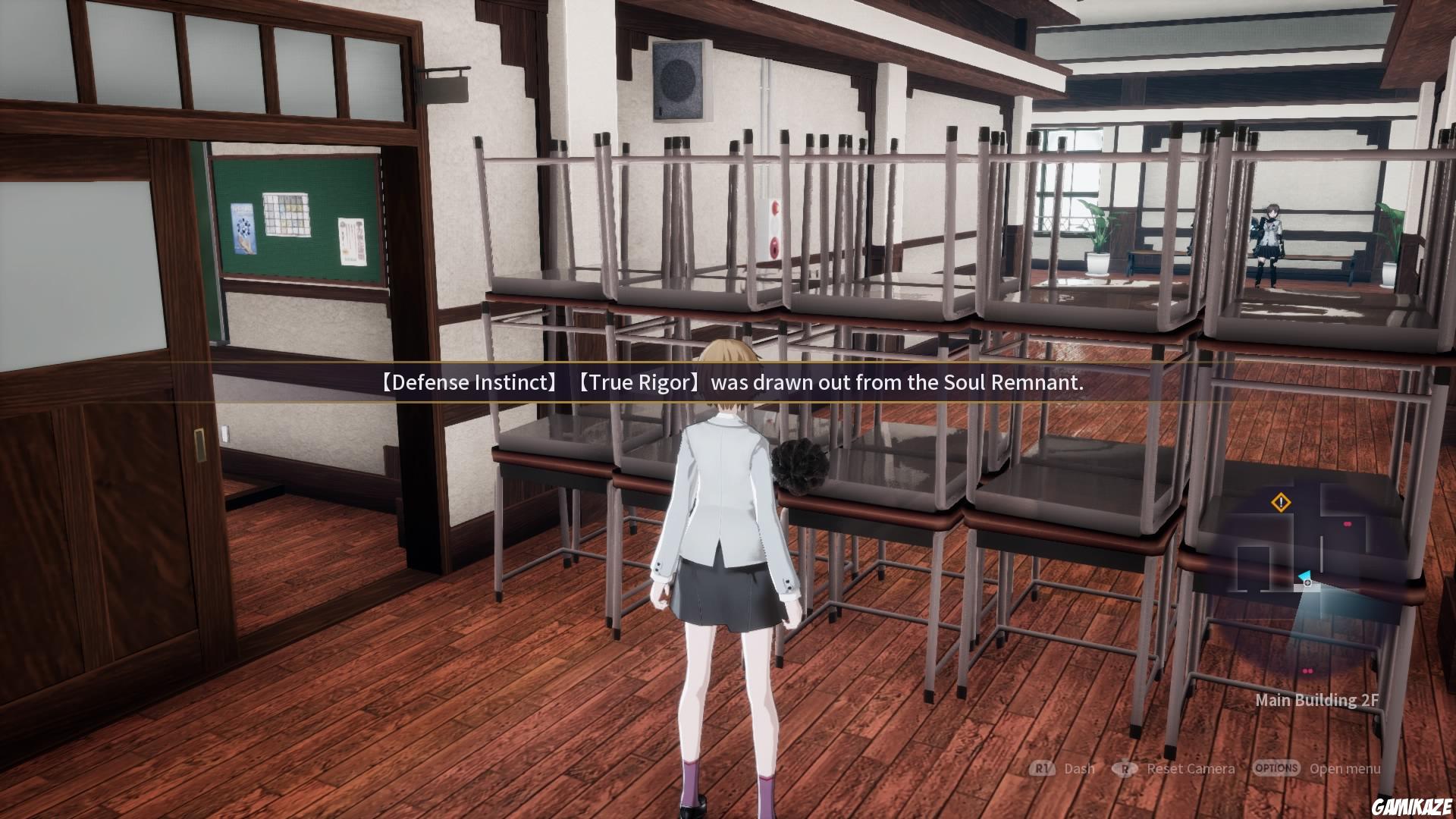Click the R1 button prompt icon
The image size is (1456, 819).
[1041, 768]
